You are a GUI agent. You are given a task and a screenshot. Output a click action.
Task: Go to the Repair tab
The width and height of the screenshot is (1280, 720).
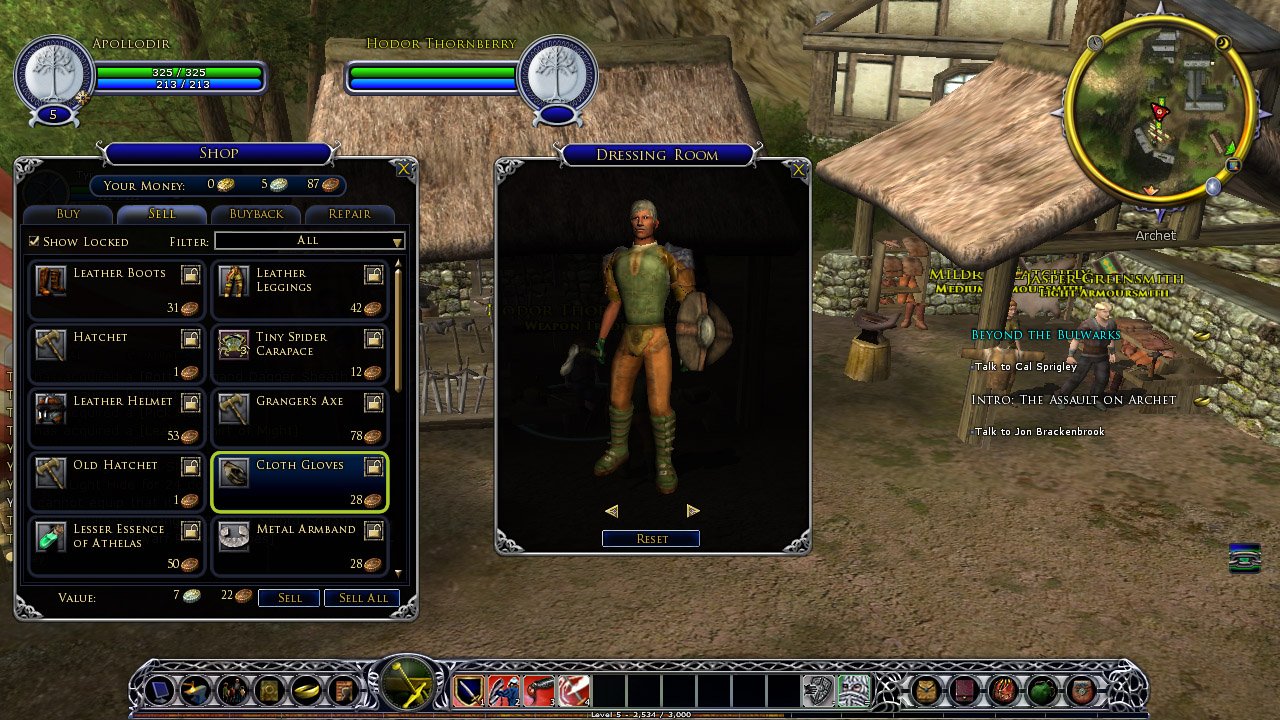click(349, 214)
